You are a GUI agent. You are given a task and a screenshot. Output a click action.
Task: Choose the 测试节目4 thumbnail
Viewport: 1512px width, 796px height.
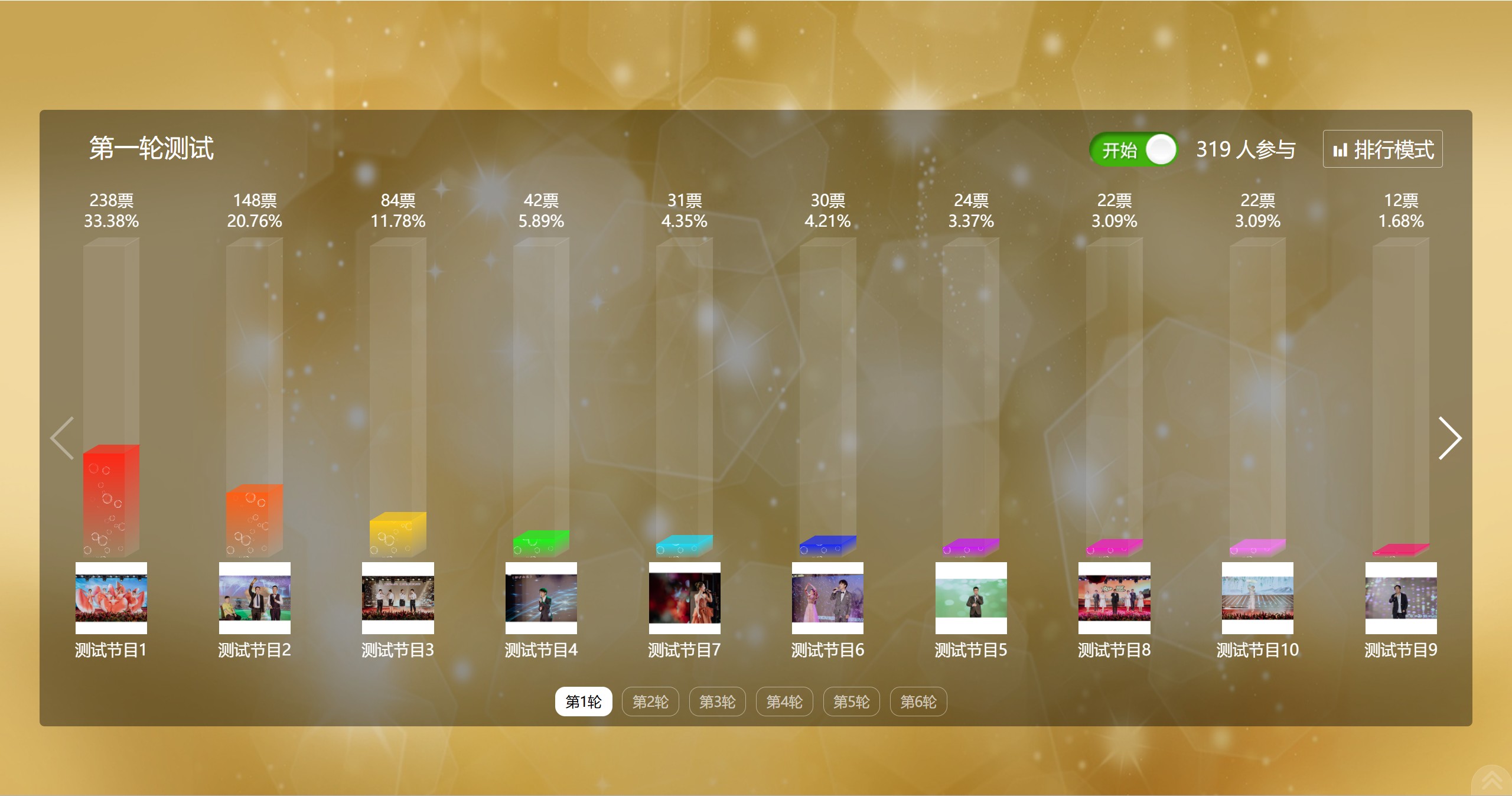click(541, 598)
